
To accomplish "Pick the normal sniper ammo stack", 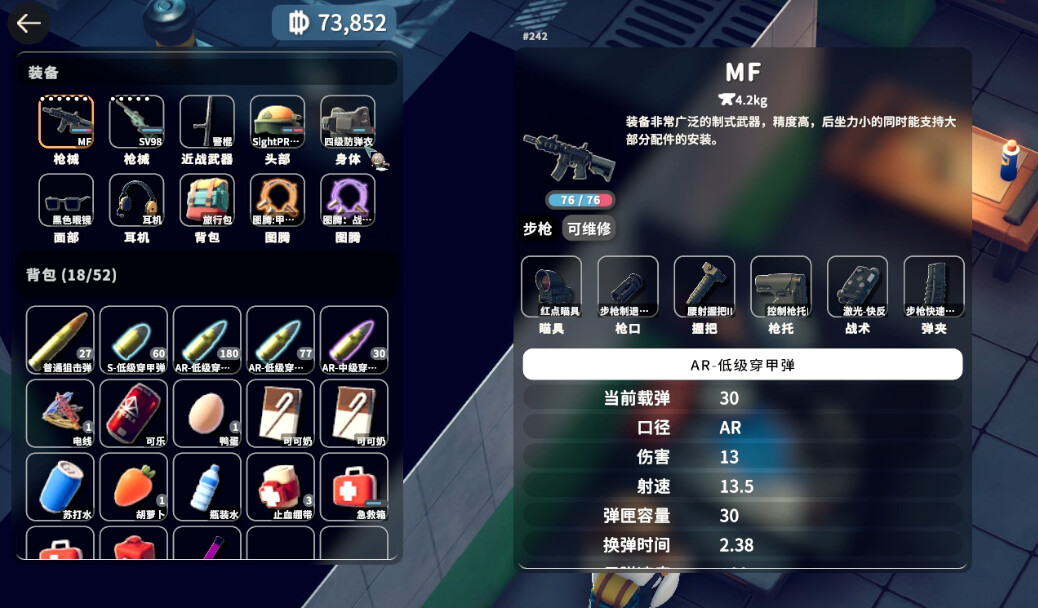I will click(x=60, y=340).
